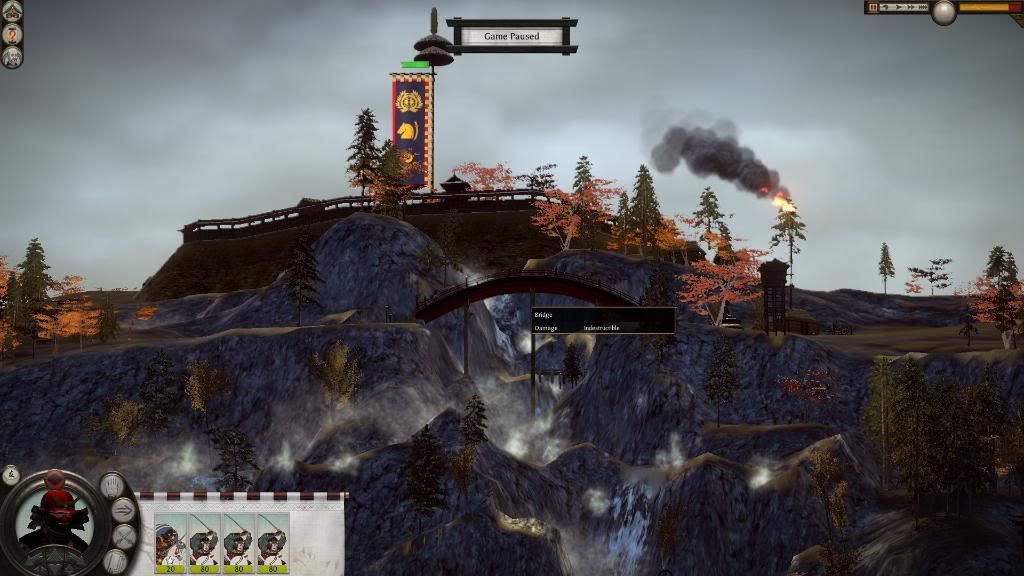Click the clan banner above the castle
This screenshot has width=1024, height=576.
pos(412,128)
